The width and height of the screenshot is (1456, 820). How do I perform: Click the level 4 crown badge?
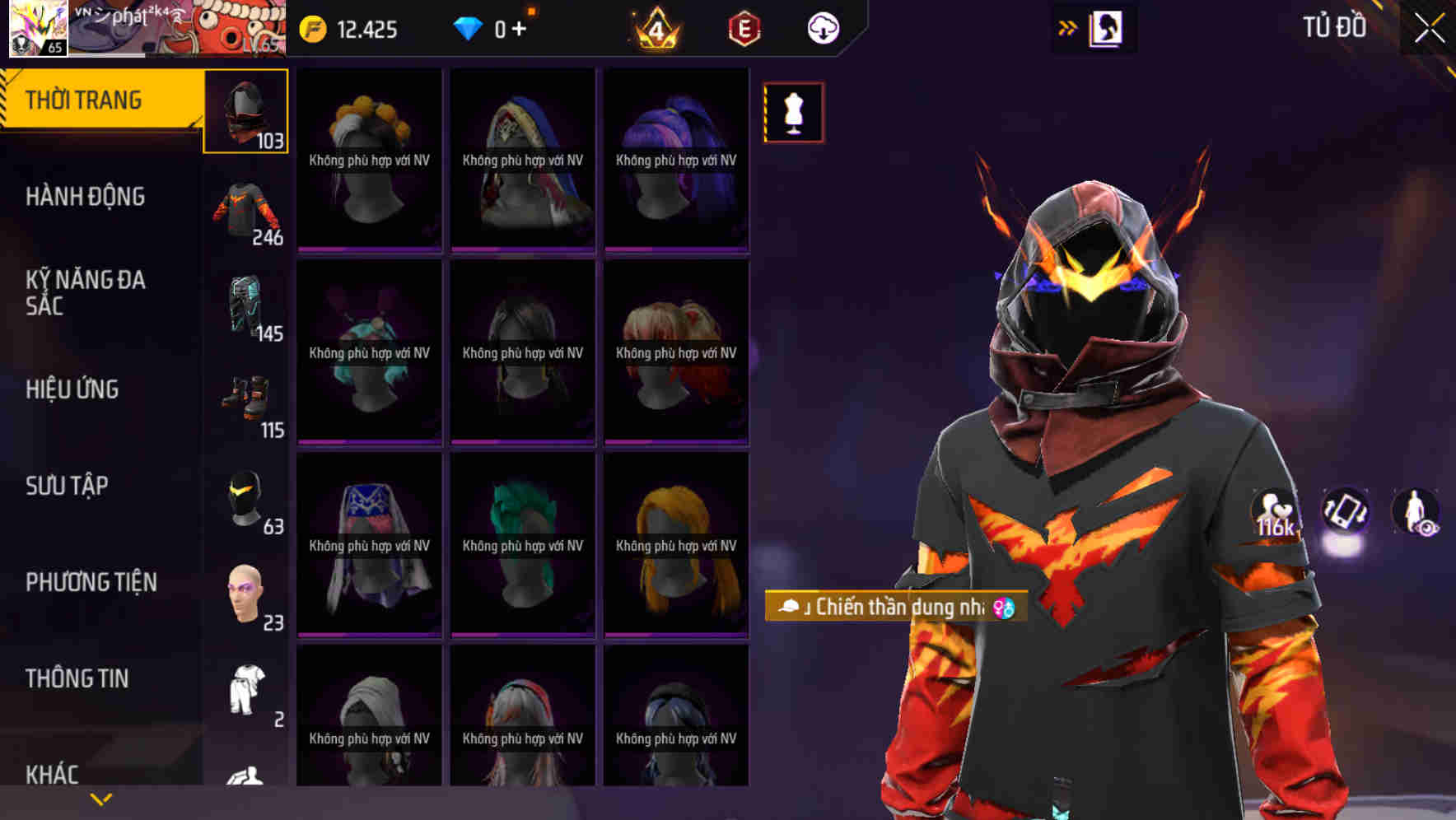pyautogui.click(x=656, y=27)
